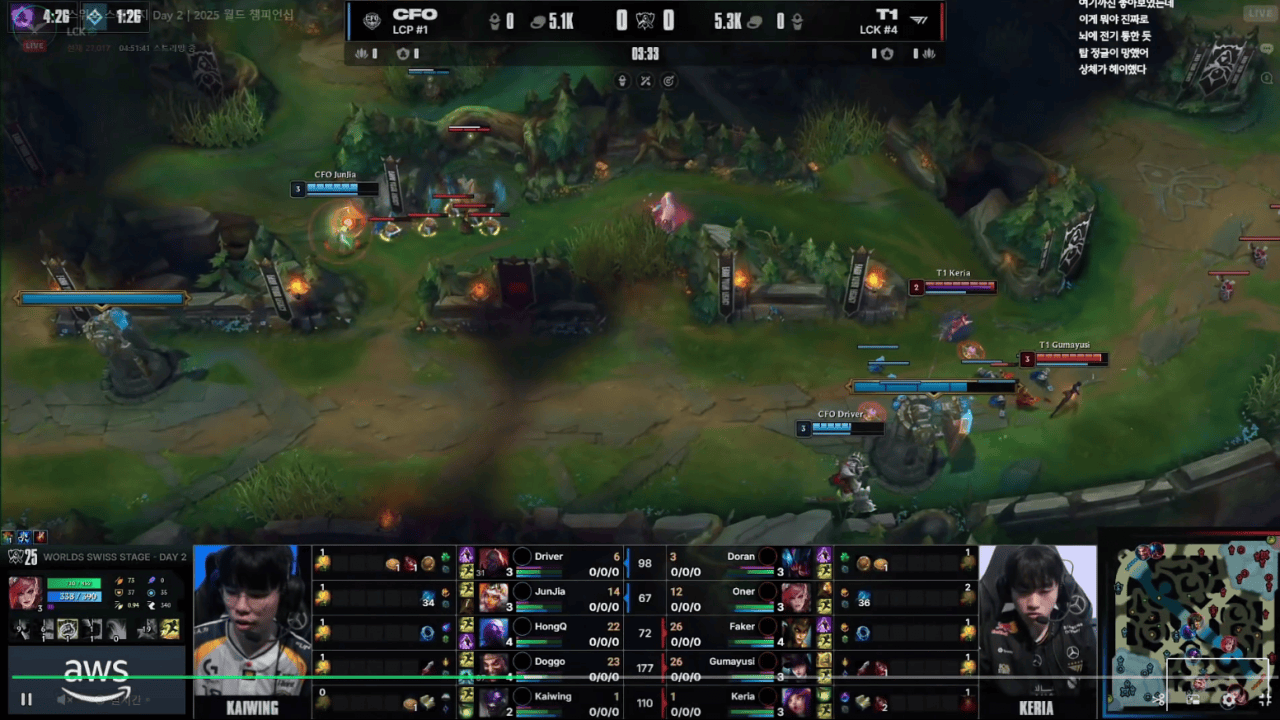Pause the video stream

[27, 700]
